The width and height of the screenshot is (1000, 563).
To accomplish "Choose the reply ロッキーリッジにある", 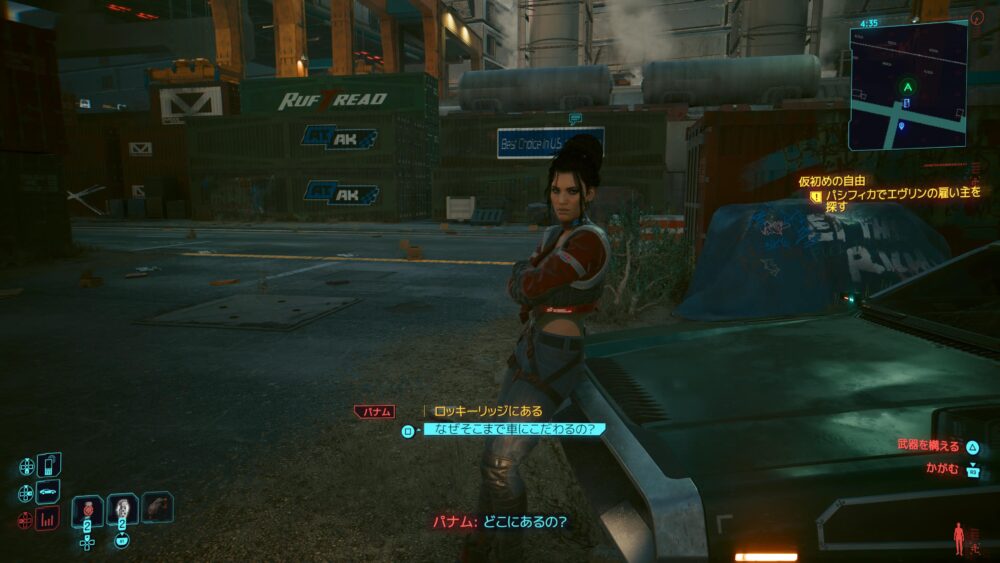I will pos(486,411).
